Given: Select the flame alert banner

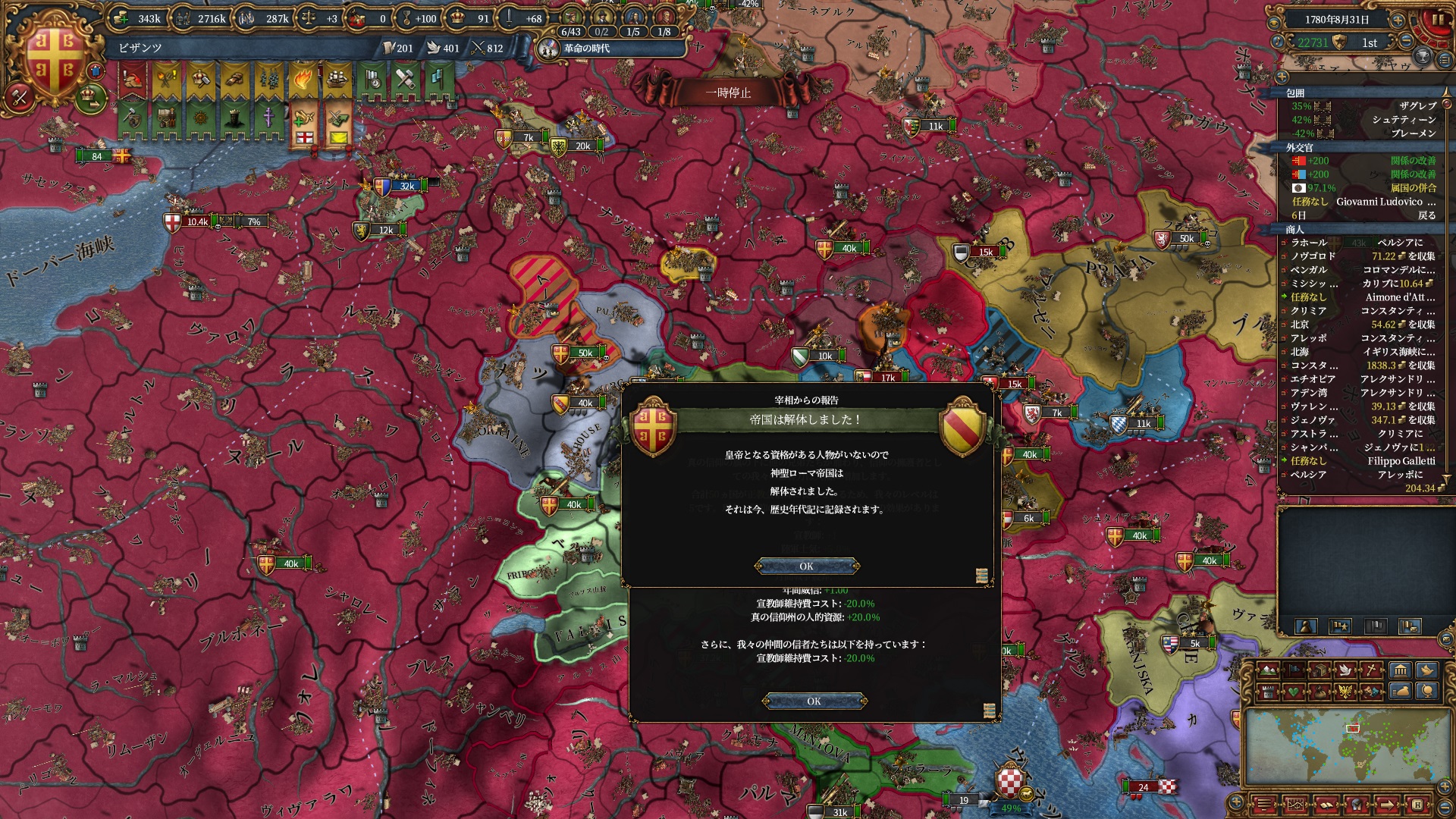Looking at the screenshot, I should [302, 80].
